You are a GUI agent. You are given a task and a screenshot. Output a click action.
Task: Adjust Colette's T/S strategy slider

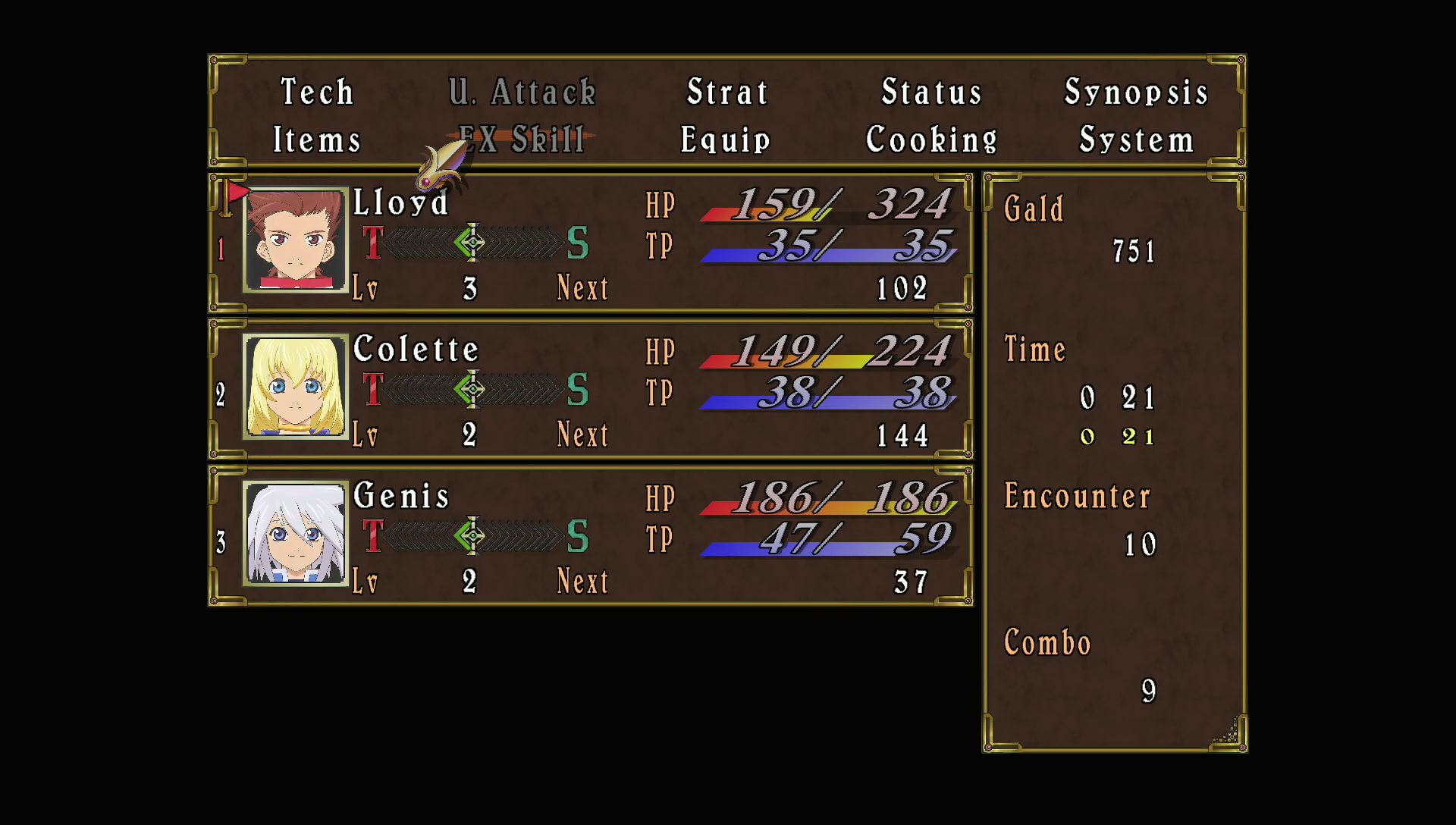472,388
